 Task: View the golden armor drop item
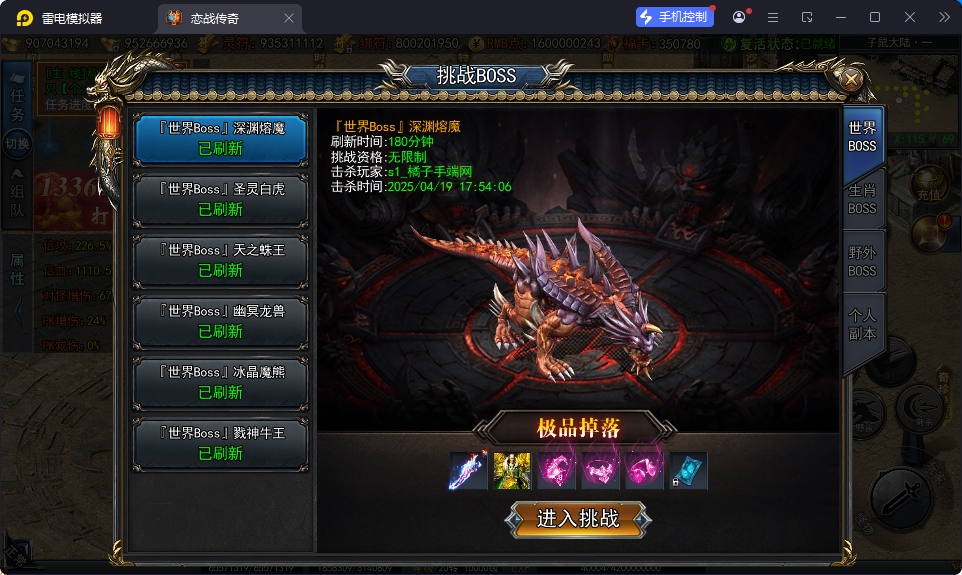512,470
